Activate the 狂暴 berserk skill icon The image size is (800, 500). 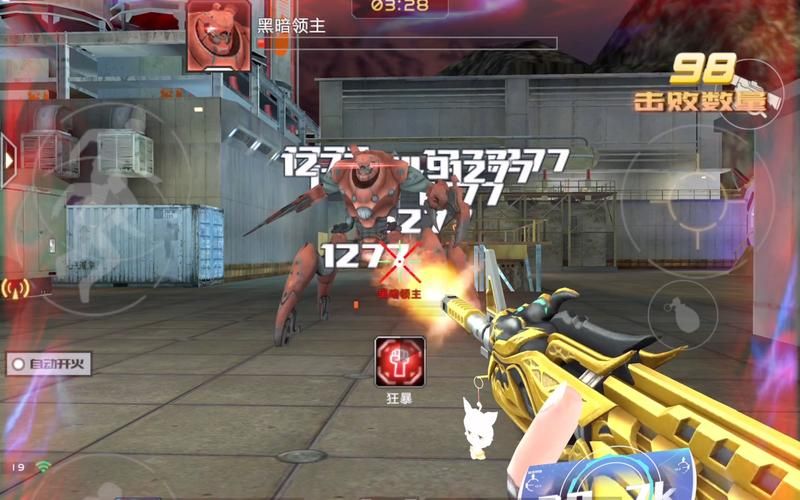pyautogui.click(x=400, y=361)
